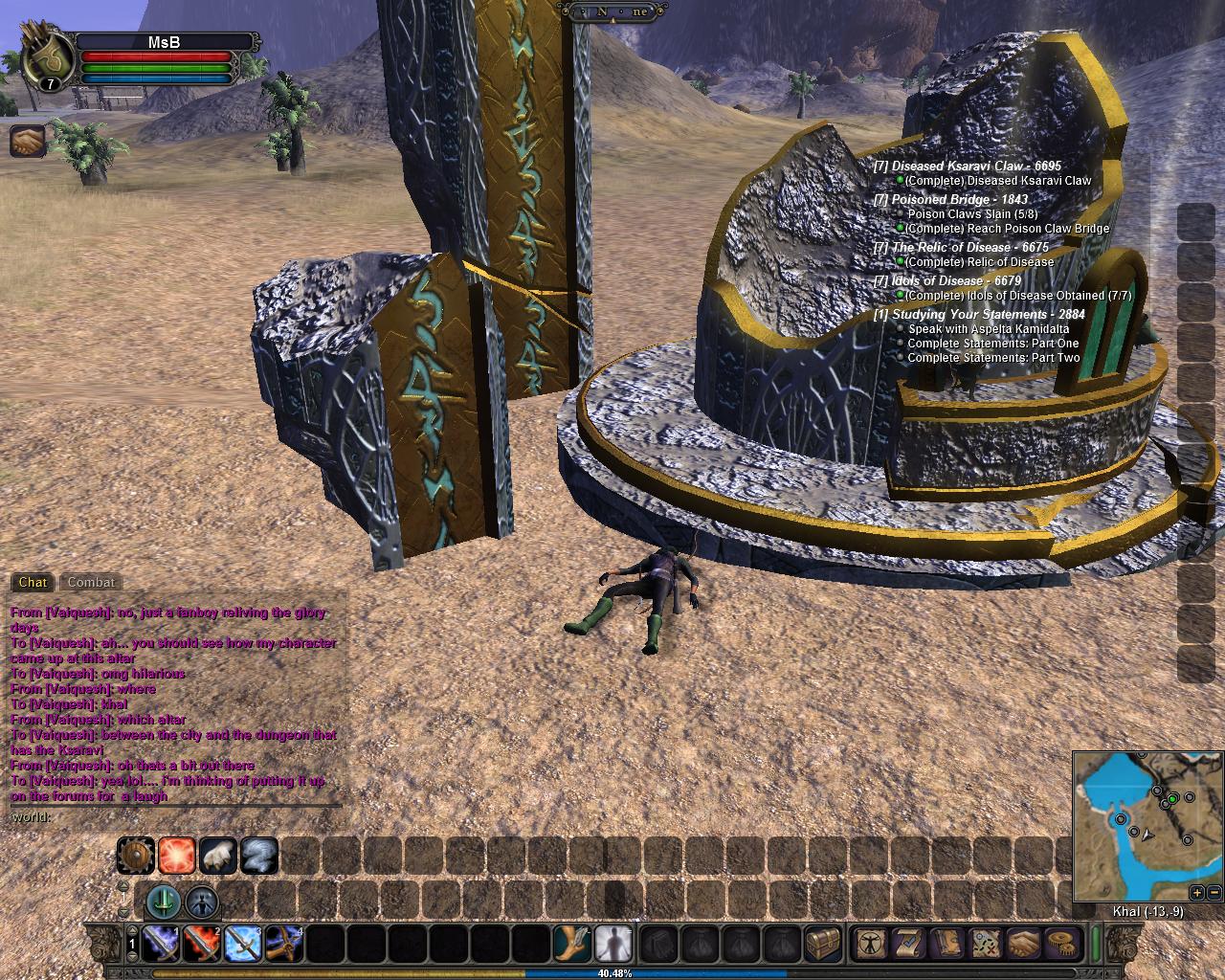This screenshot has height=980, width=1225.
Task: Click the green sword stance button
Action: pyautogui.click(x=164, y=901)
